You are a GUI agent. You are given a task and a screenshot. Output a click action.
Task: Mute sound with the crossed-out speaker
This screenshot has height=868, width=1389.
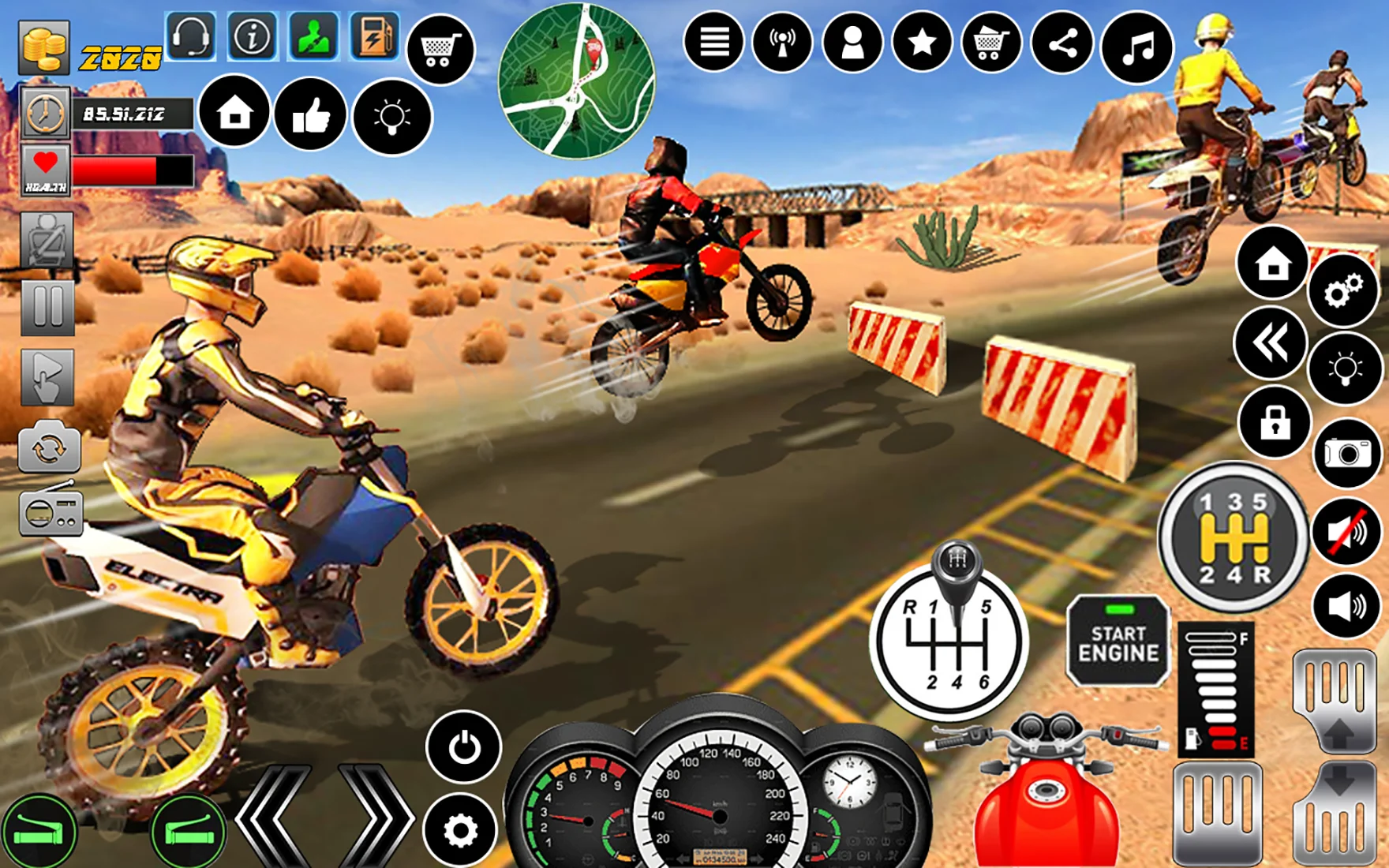click(x=1347, y=532)
